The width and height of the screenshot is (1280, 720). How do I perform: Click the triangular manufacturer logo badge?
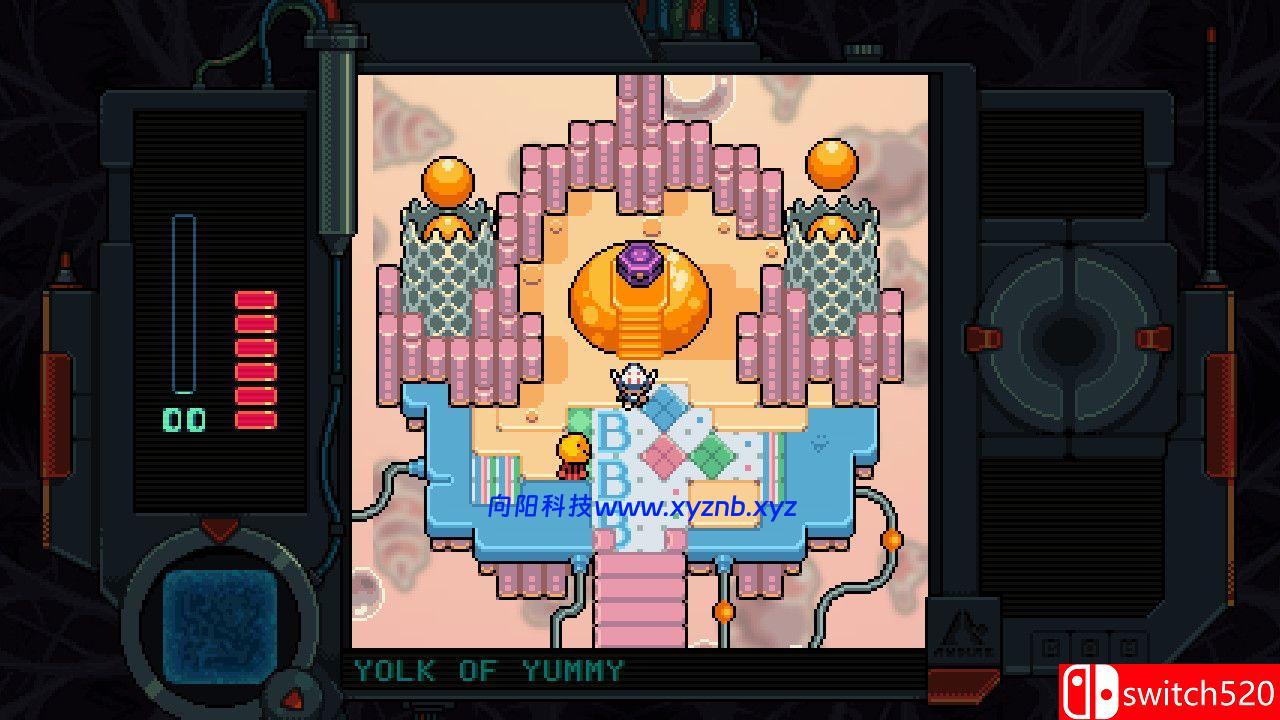click(965, 632)
